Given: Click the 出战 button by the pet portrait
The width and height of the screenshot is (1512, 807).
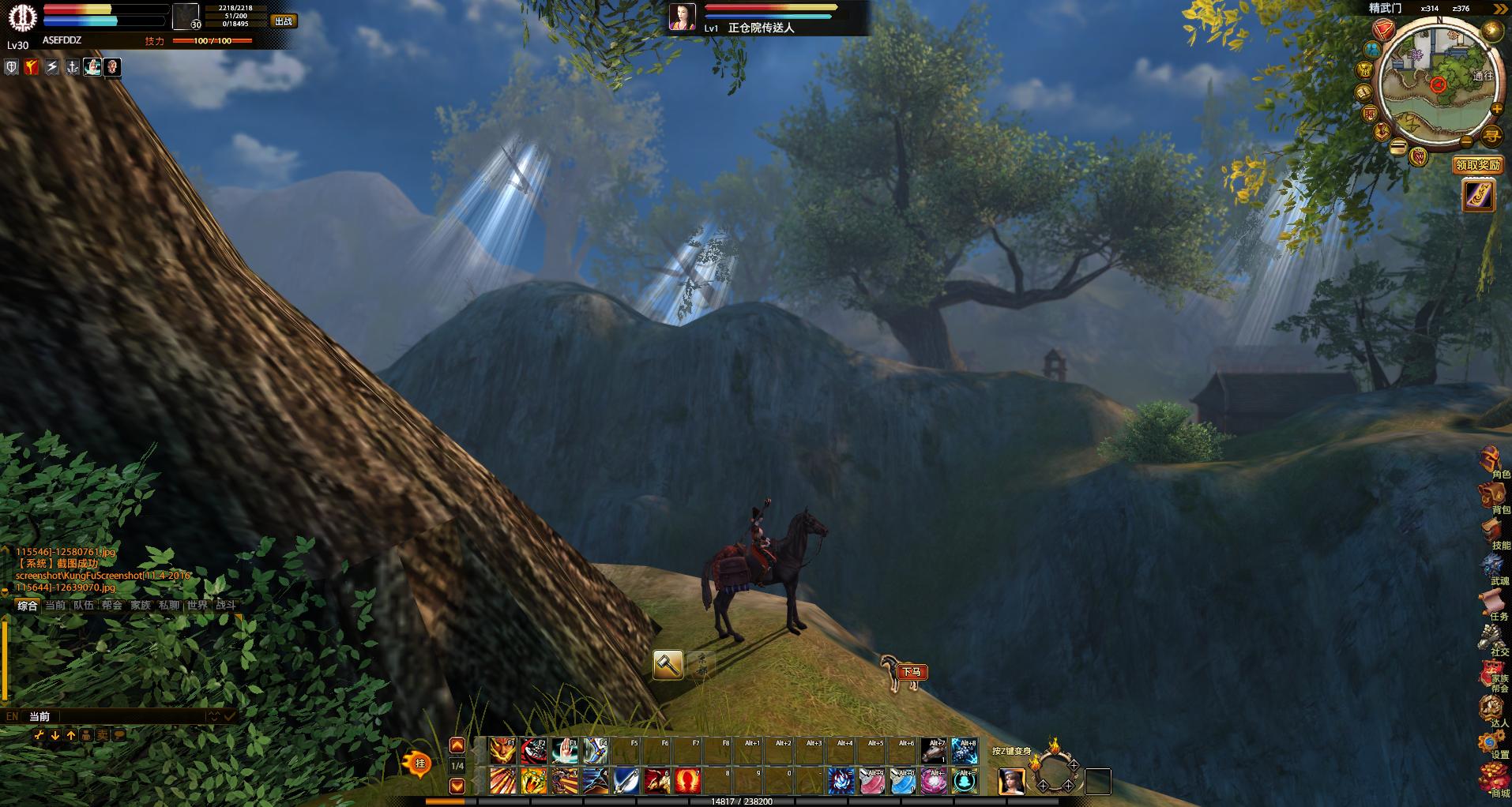Looking at the screenshot, I should 284,21.
